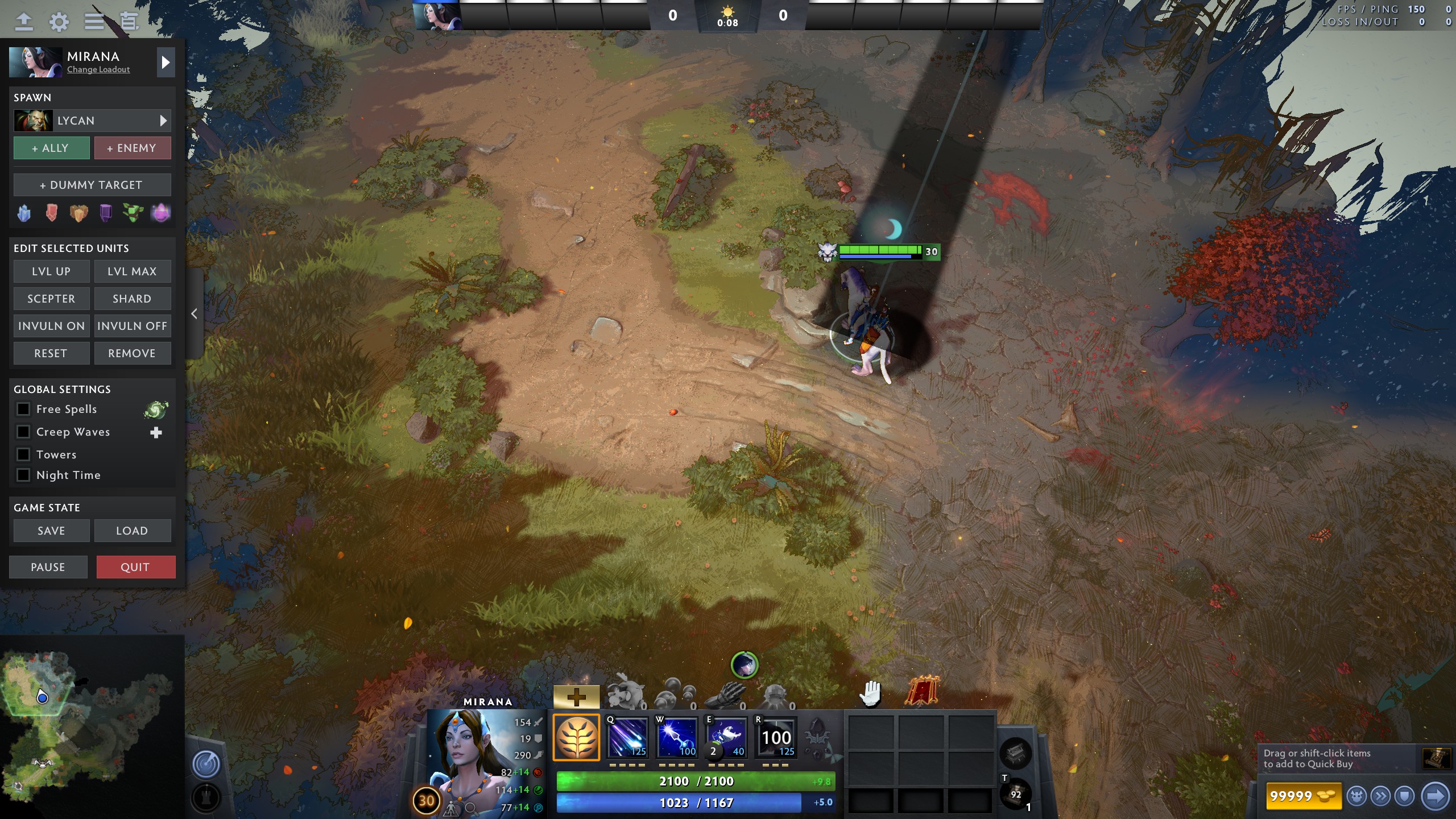Spawn an enemy with the + ENEMY button
This screenshot has height=819, width=1456.
point(133,147)
